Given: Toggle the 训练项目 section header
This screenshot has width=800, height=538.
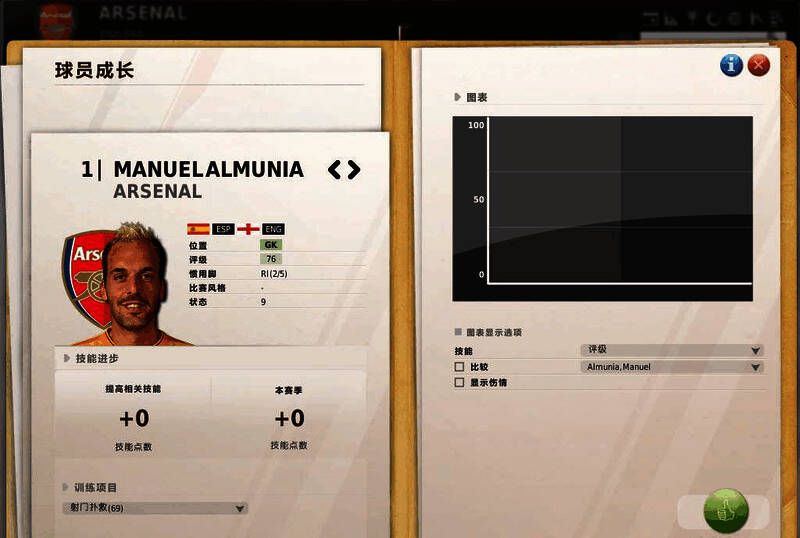Looking at the screenshot, I should (66, 488).
